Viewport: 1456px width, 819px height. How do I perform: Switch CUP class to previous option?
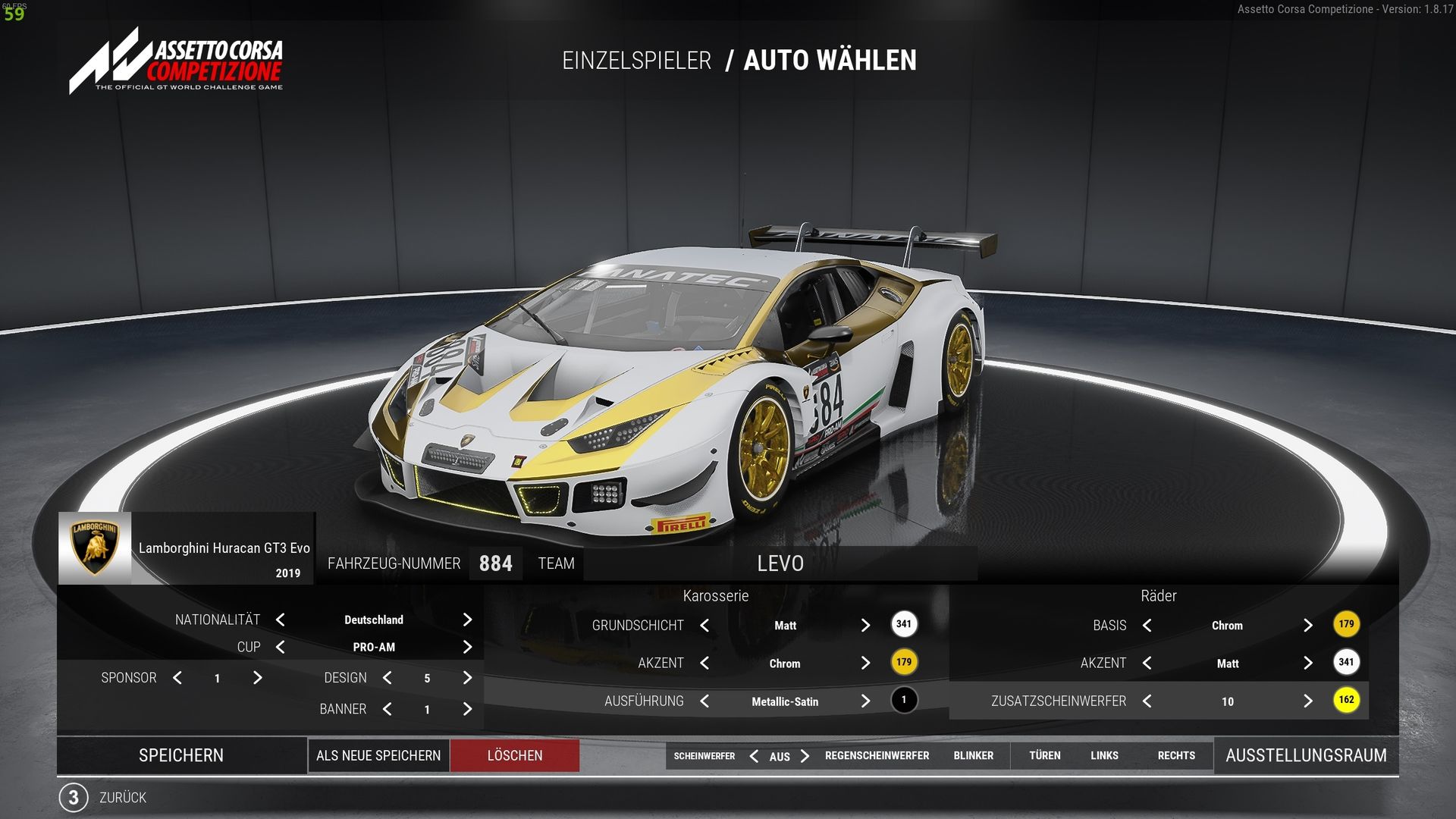[x=281, y=647]
